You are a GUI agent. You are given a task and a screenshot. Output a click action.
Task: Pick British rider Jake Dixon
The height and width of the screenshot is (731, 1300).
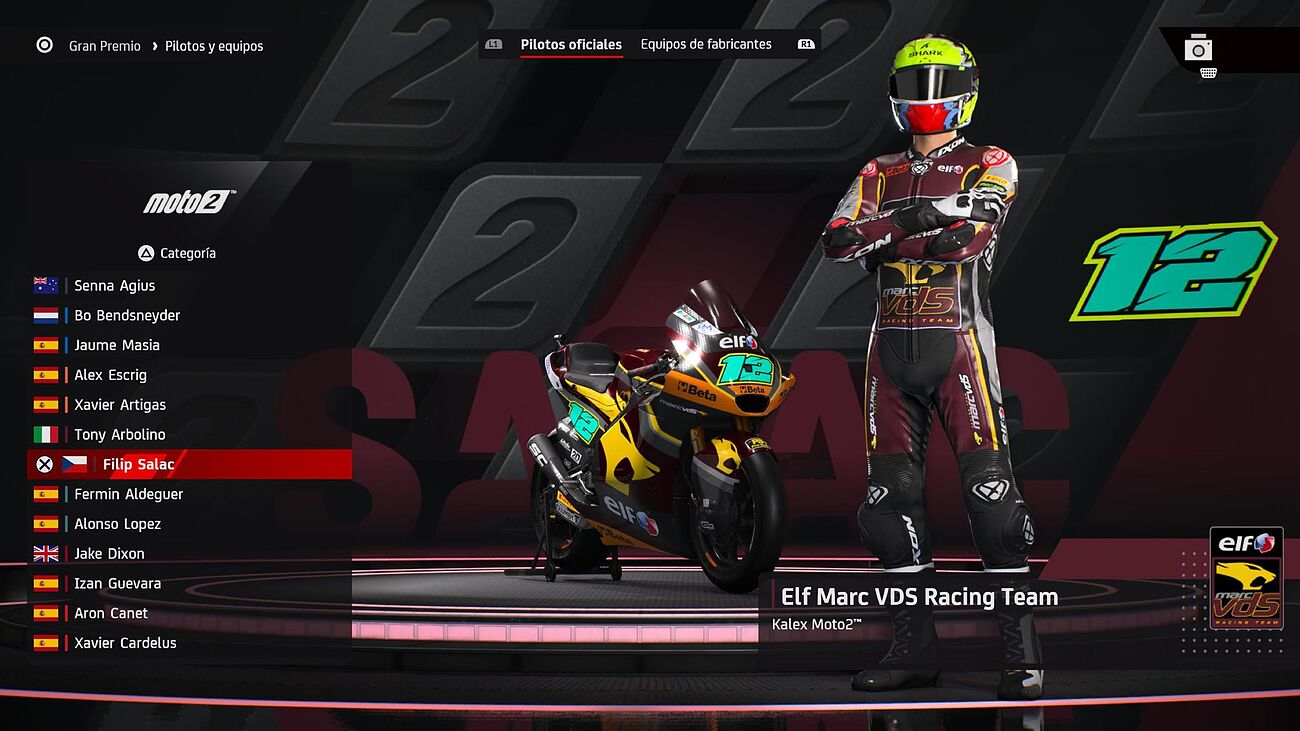tap(109, 554)
